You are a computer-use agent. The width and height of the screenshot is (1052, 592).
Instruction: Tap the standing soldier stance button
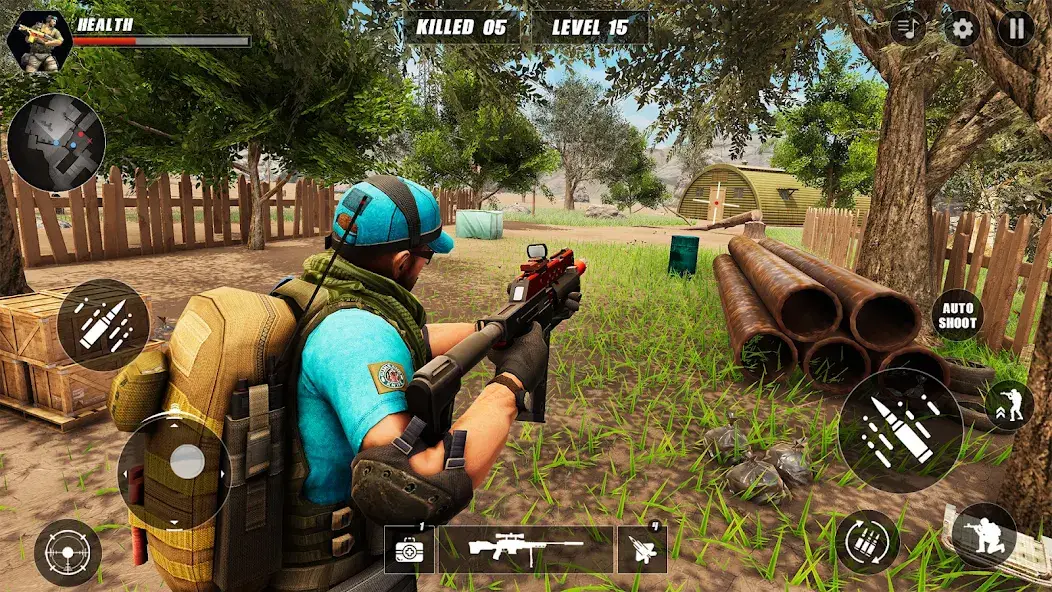[1009, 405]
